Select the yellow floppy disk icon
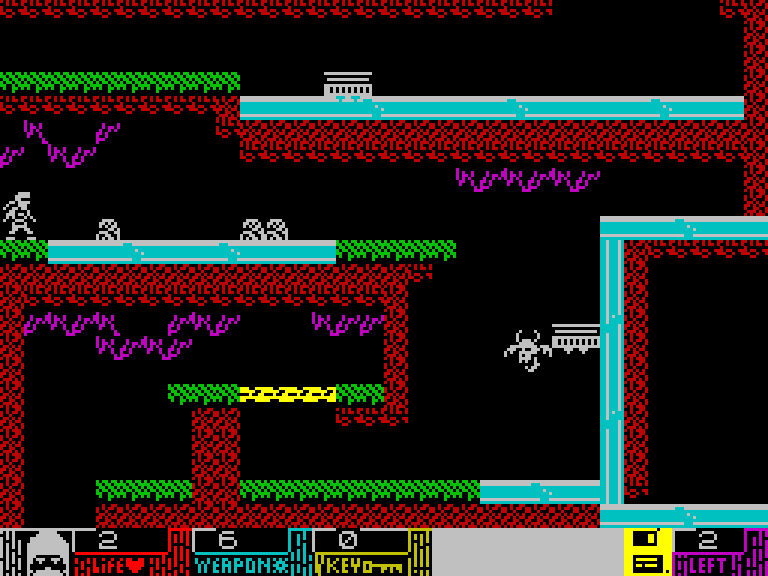This screenshot has height=576, width=768. 647,552
